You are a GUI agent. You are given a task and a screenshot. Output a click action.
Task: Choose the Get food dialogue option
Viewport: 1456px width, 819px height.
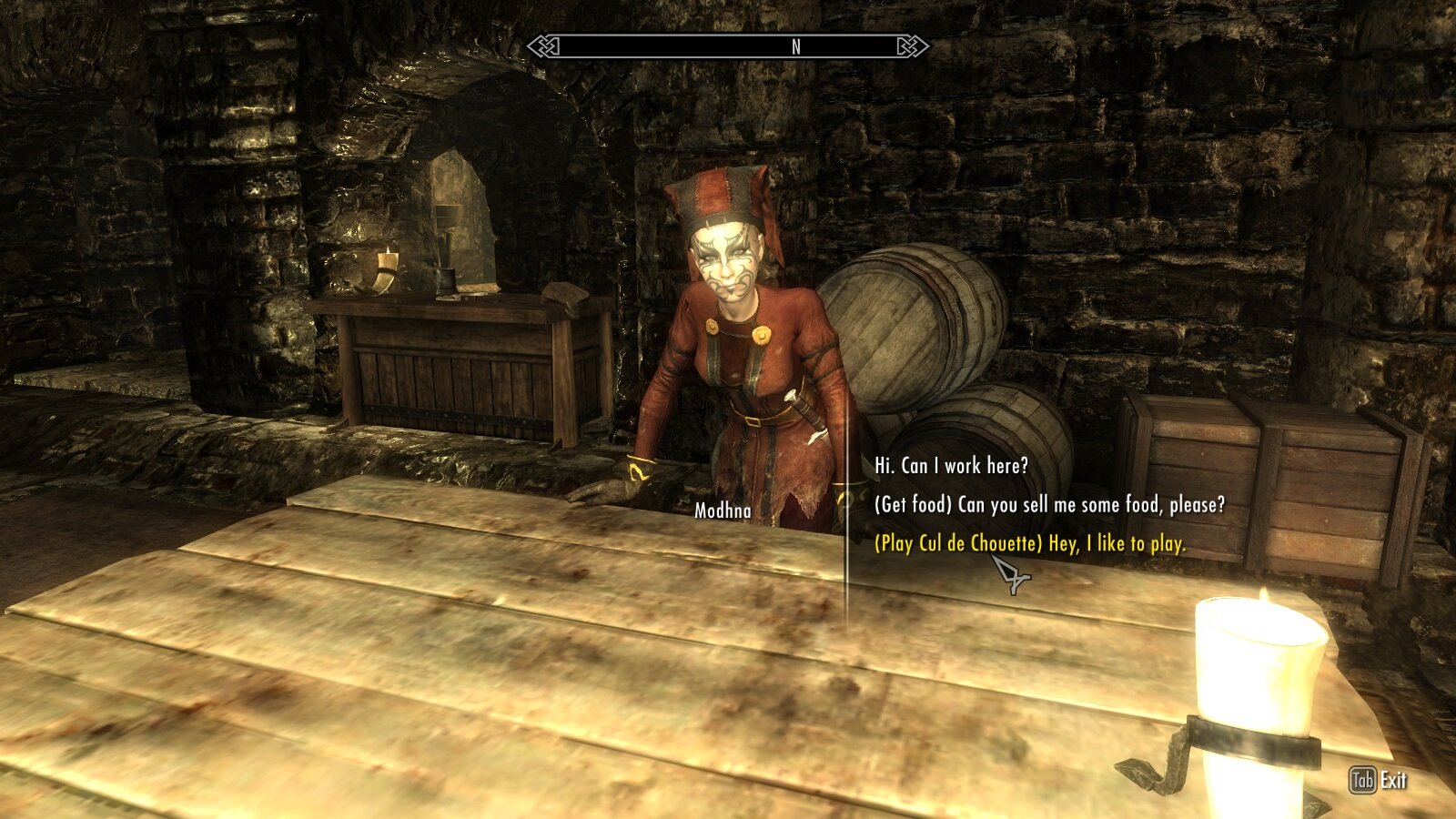tap(1049, 505)
